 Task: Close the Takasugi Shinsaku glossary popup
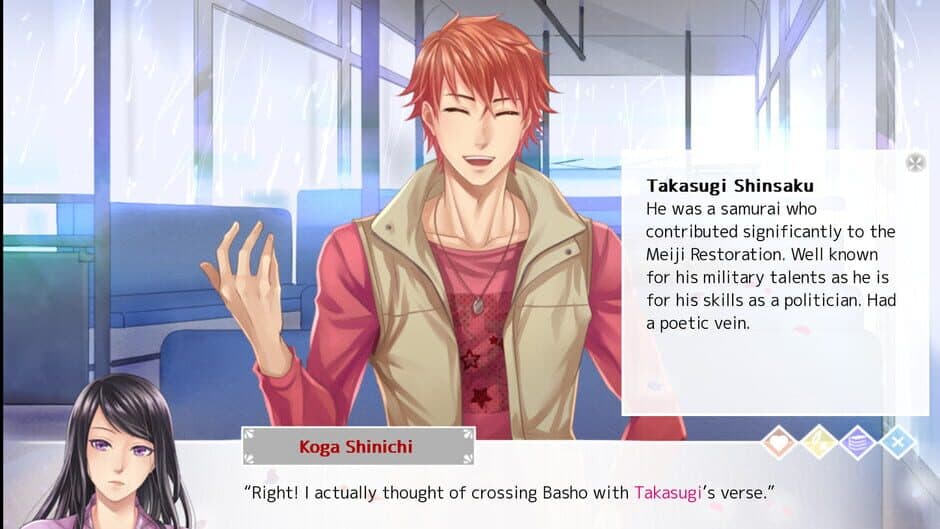pos(915,163)
